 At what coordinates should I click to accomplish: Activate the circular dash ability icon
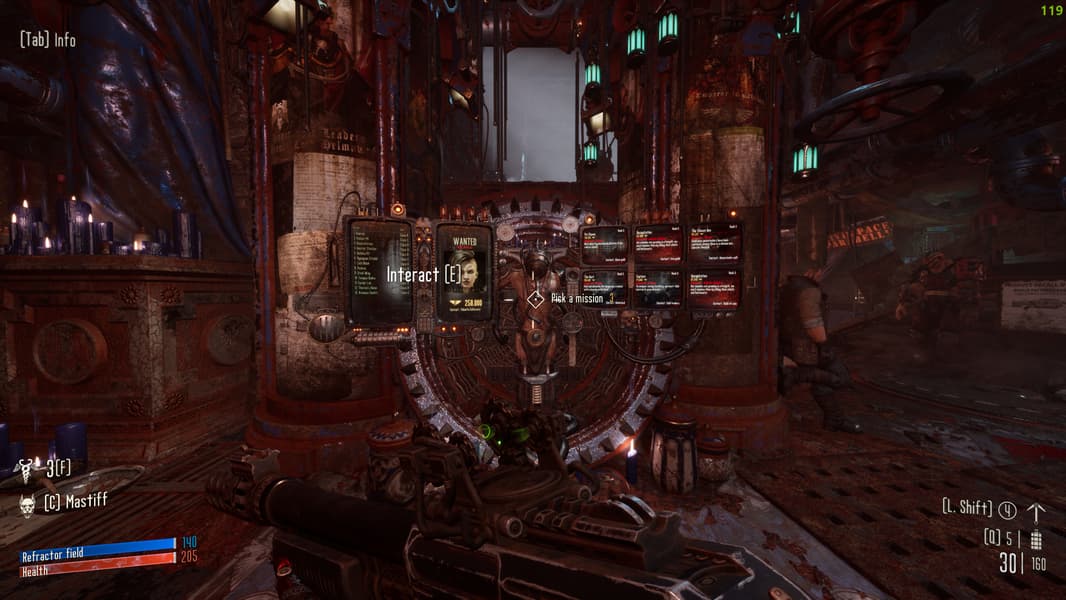pyautogui.click(x=1007, y=510)
